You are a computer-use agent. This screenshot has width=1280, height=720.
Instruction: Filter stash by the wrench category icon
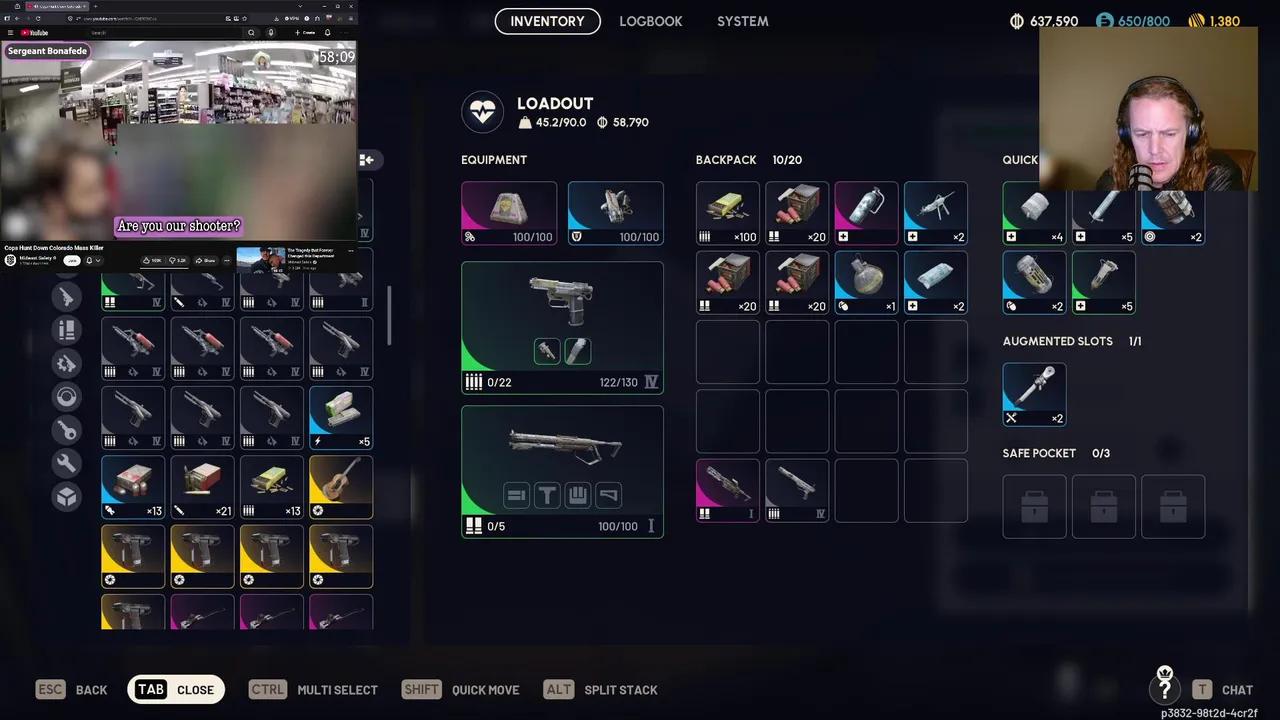coord(67,463)
